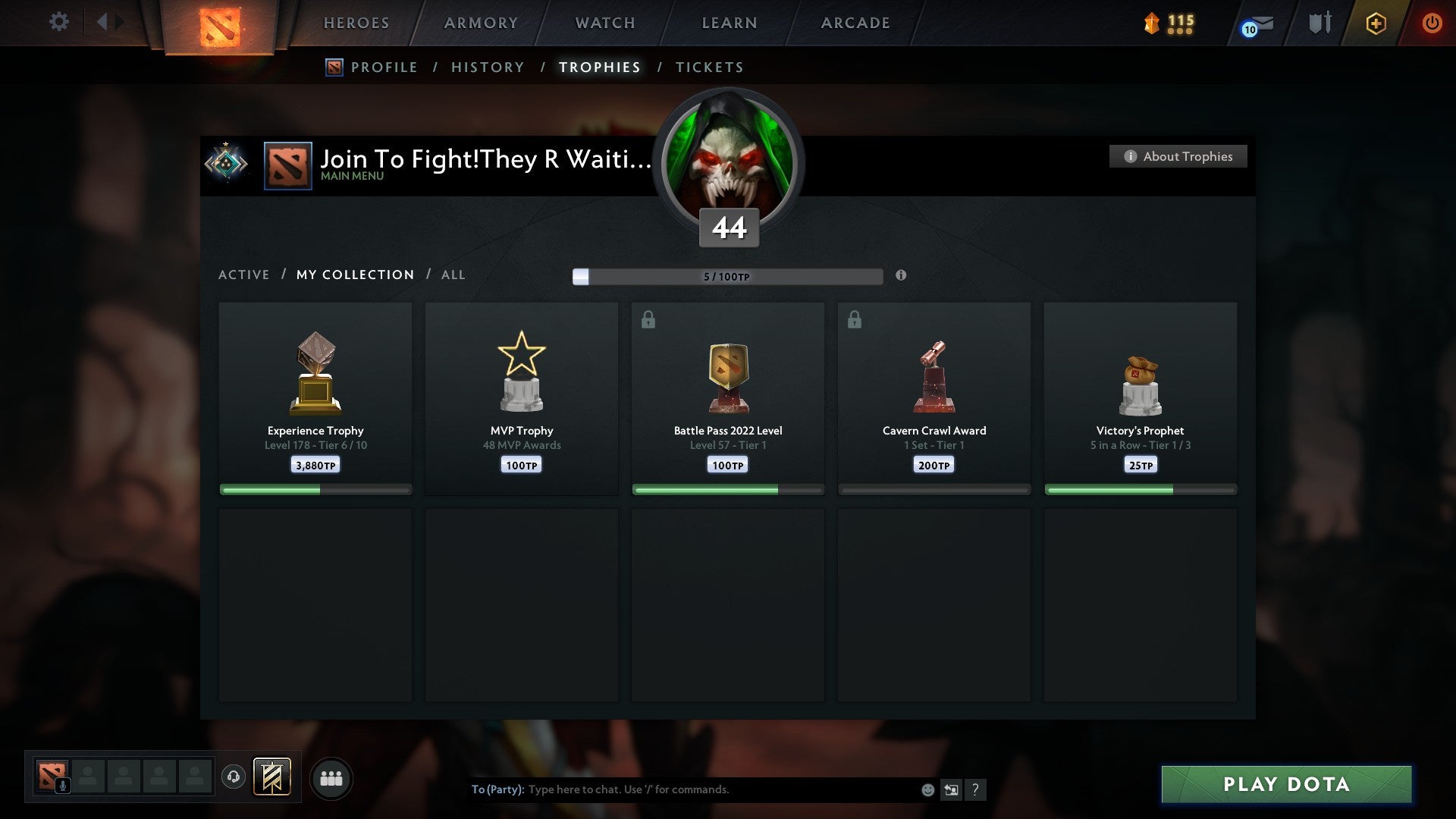Open the friends list people icon
Viewport: 1456px width, 819px height.
331,777
